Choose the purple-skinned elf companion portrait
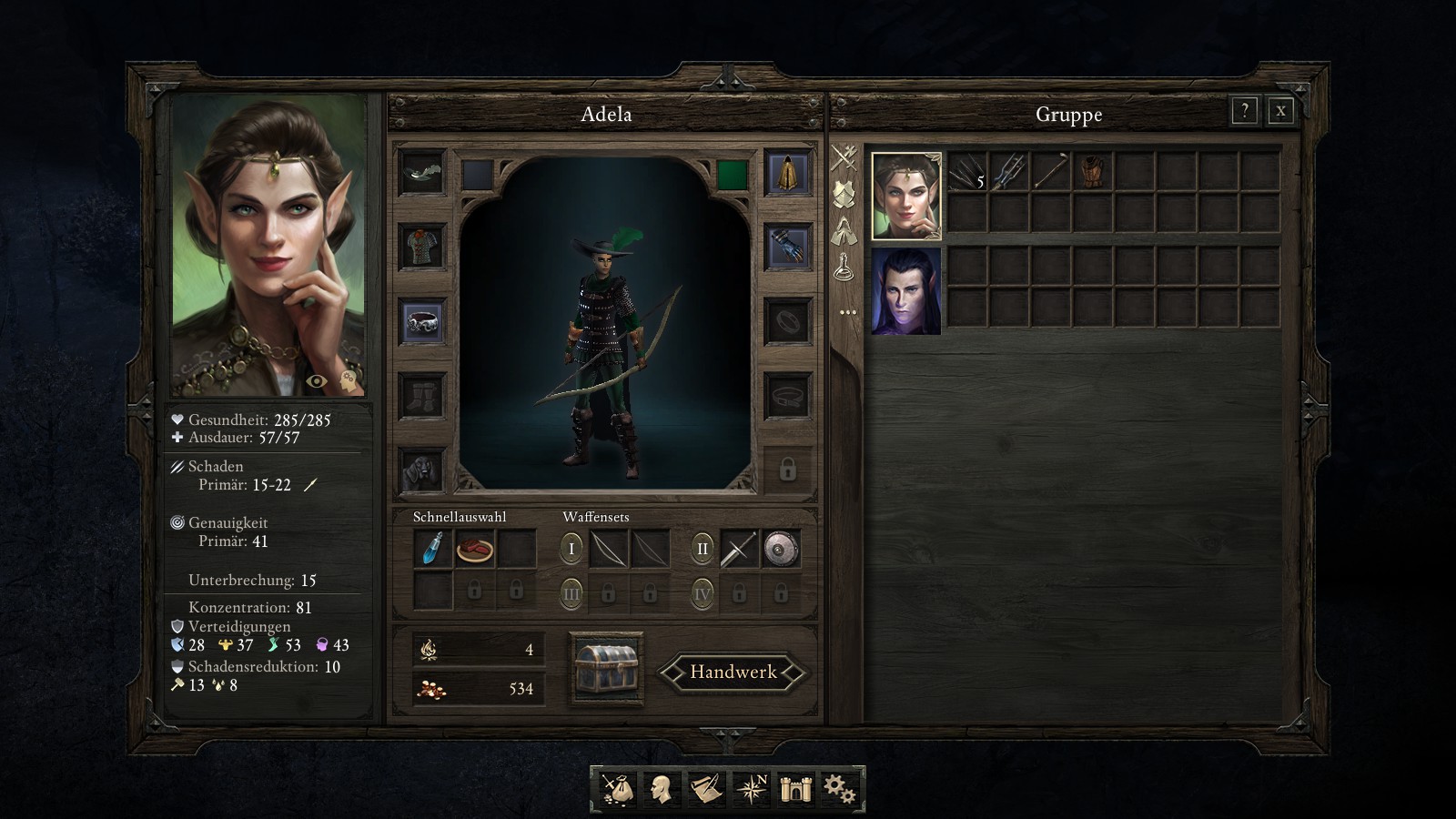 coord(905,291)
